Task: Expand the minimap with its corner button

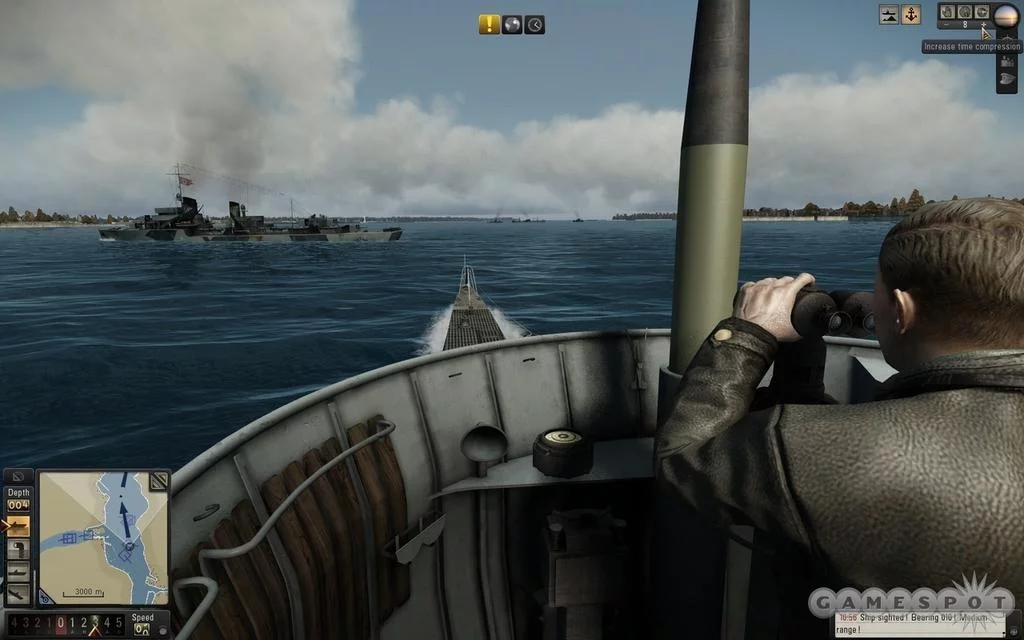Action: point(158,482)
